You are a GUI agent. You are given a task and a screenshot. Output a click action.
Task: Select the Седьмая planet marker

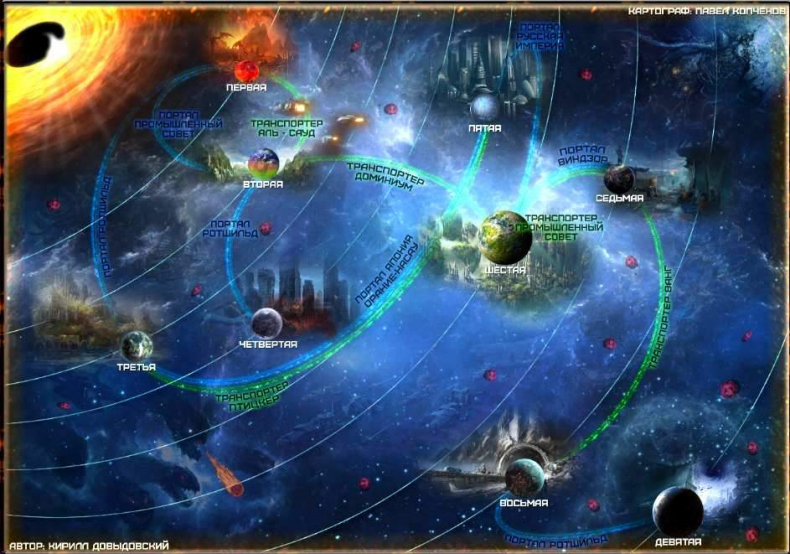tap(618, 179)
